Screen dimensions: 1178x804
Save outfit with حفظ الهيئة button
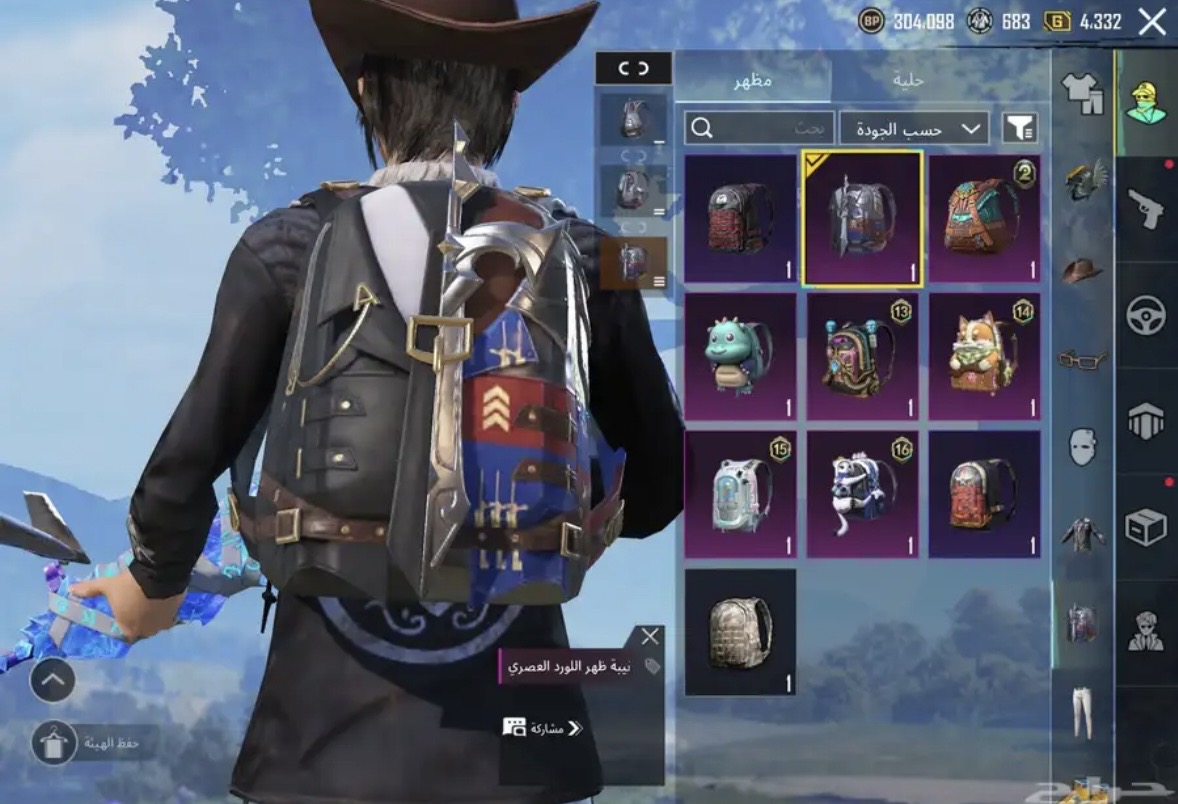(x=55, y=744)
